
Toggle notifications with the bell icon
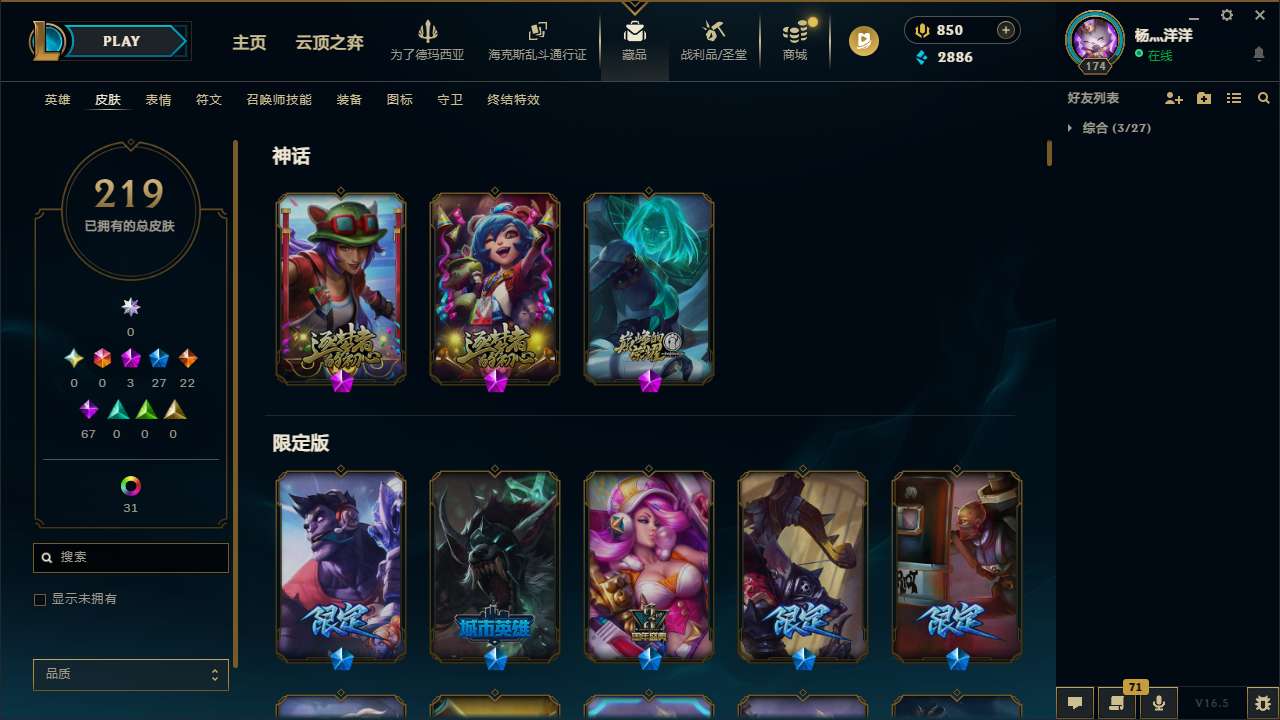1258,53
